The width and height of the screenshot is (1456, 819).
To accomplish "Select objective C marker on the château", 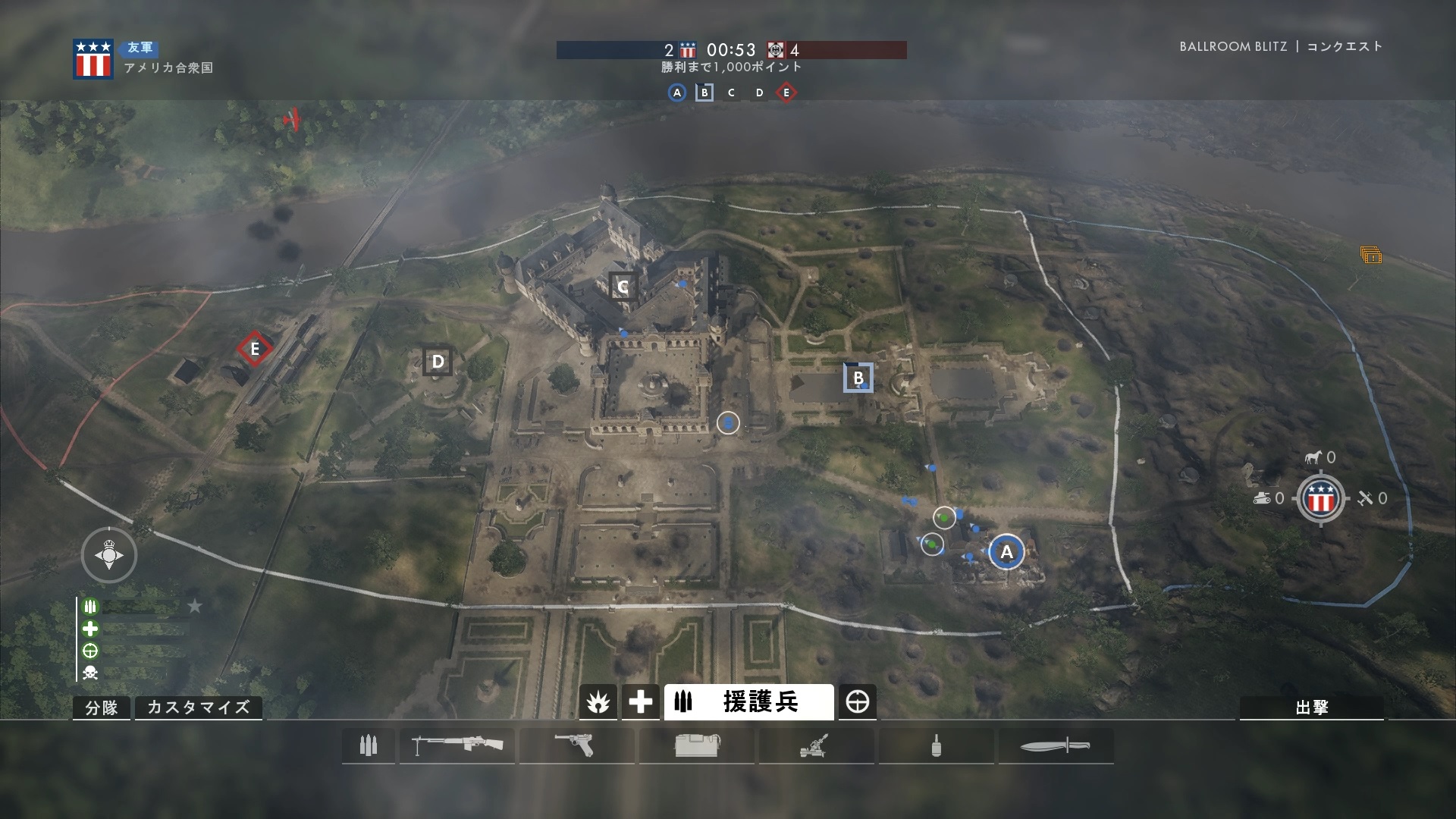I will (x=623, y=287).
